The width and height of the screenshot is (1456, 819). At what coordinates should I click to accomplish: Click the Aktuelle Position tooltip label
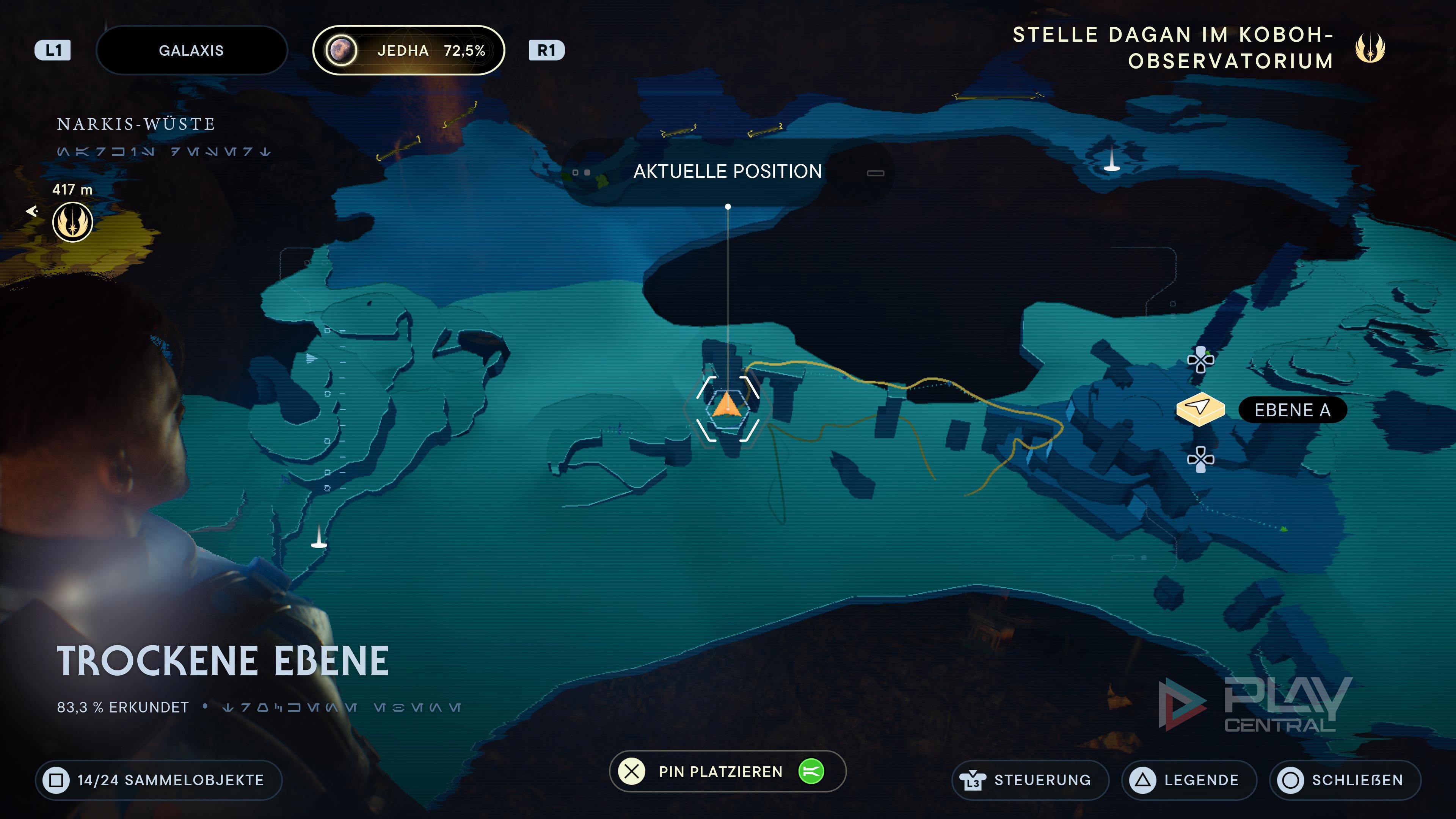click(728, 171)
